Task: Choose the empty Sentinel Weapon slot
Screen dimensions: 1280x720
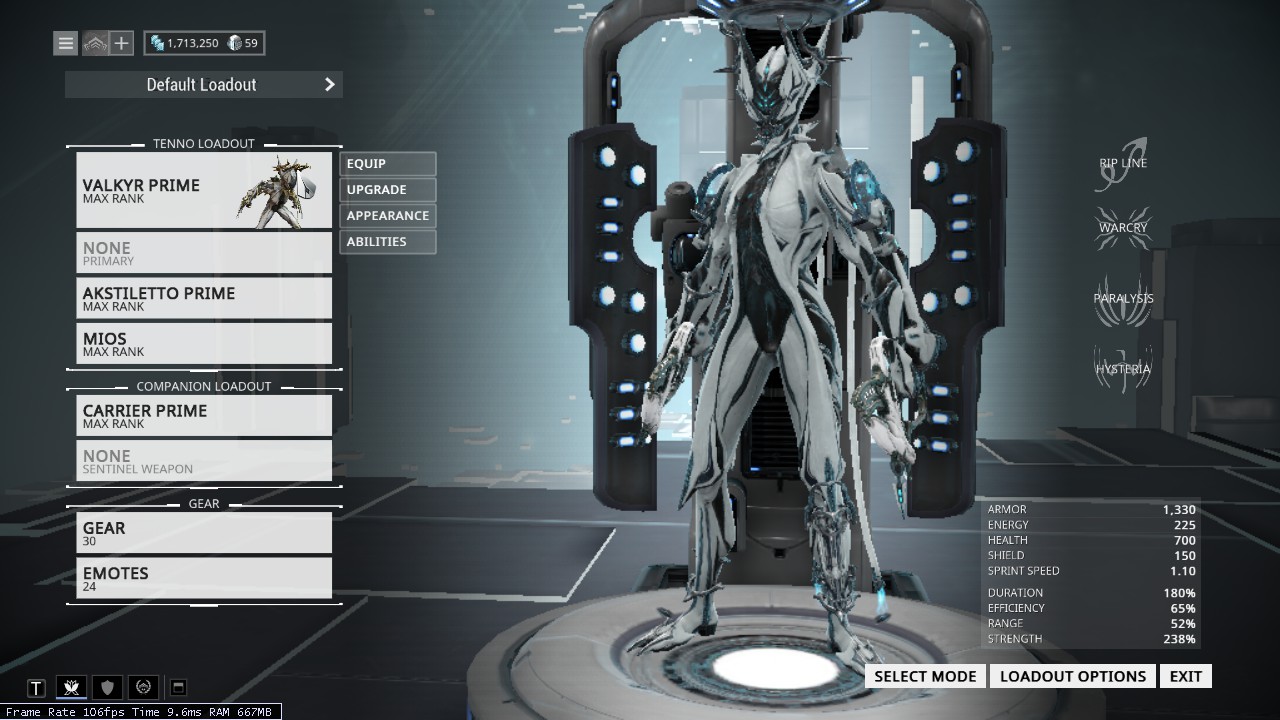Action: [x=203, y=461]
